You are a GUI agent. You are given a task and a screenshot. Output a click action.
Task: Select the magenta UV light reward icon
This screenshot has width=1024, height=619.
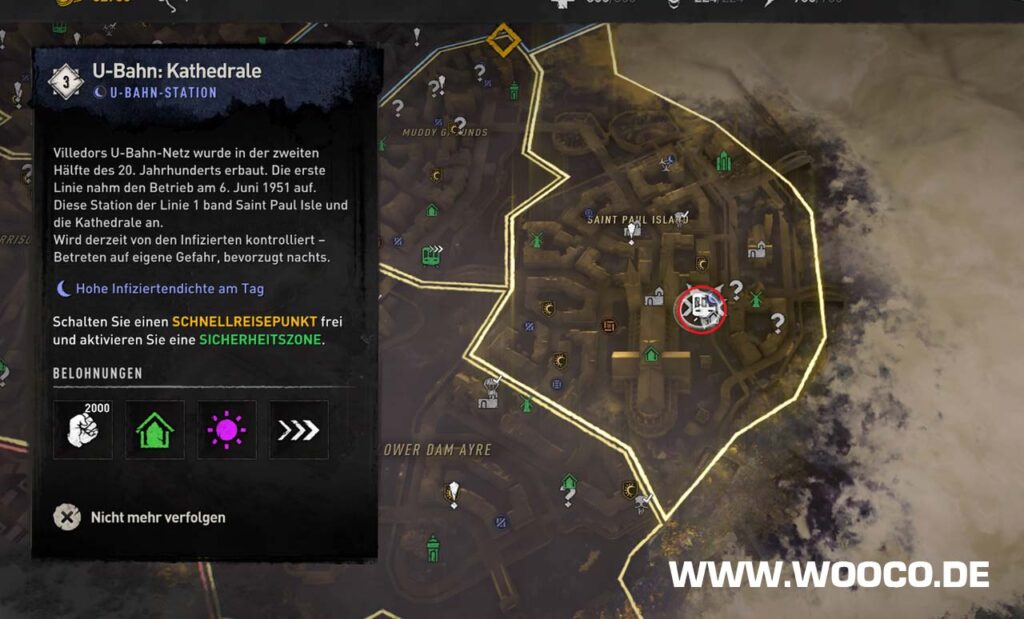226,430
